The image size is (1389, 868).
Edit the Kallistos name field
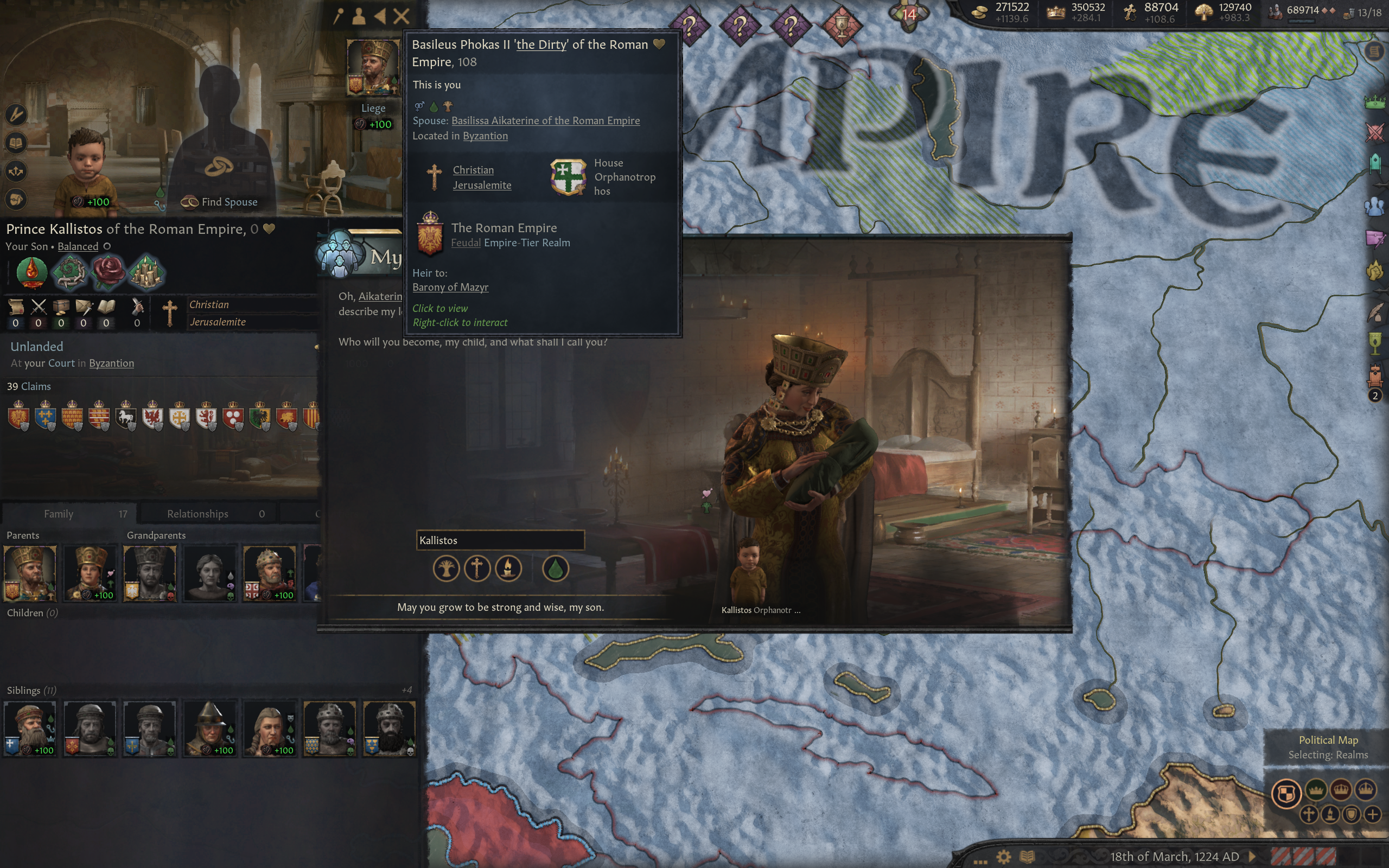(x=500, y=540)
